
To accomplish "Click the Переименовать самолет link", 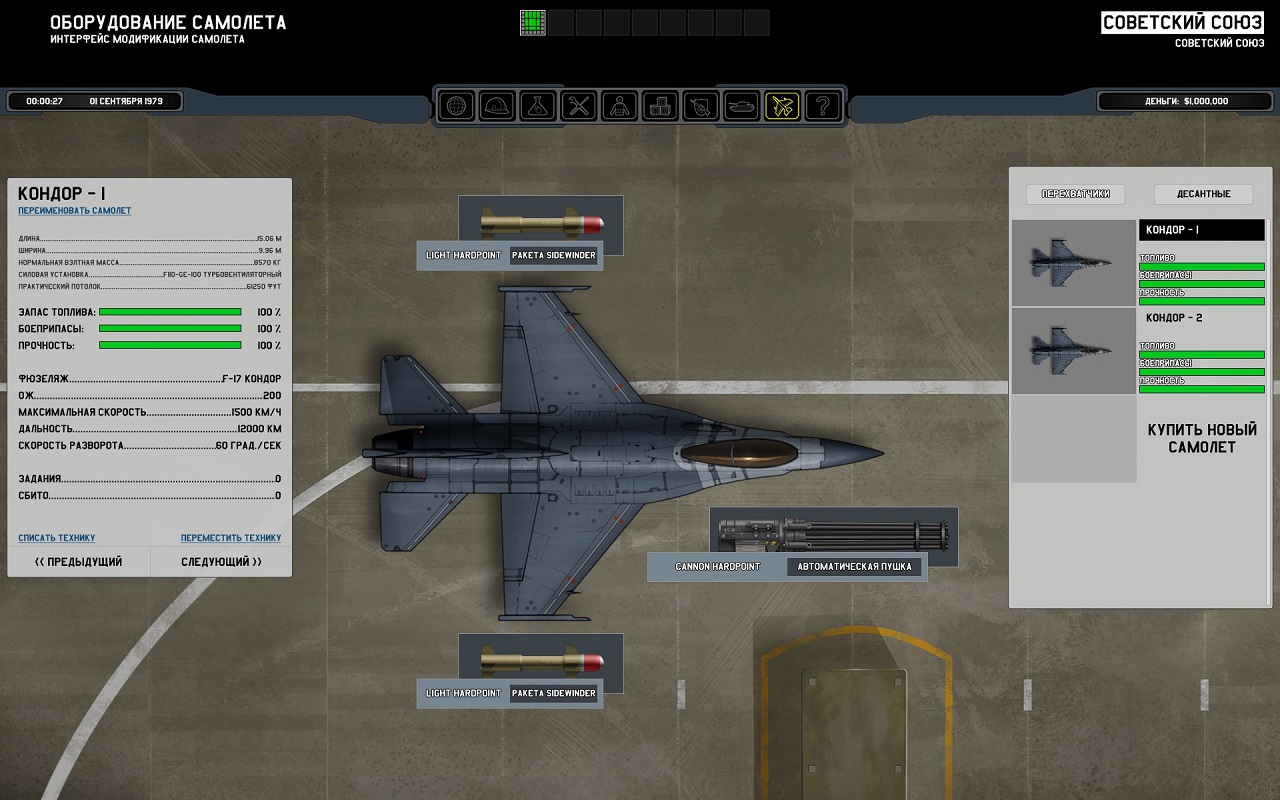I will tap(74, 211).
